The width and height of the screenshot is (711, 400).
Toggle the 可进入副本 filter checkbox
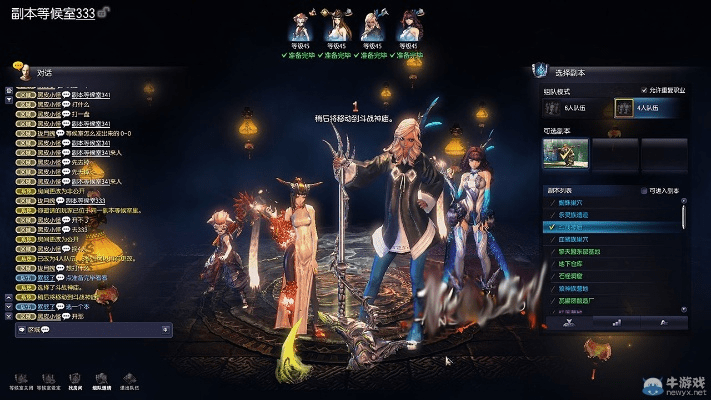[643, 189]
